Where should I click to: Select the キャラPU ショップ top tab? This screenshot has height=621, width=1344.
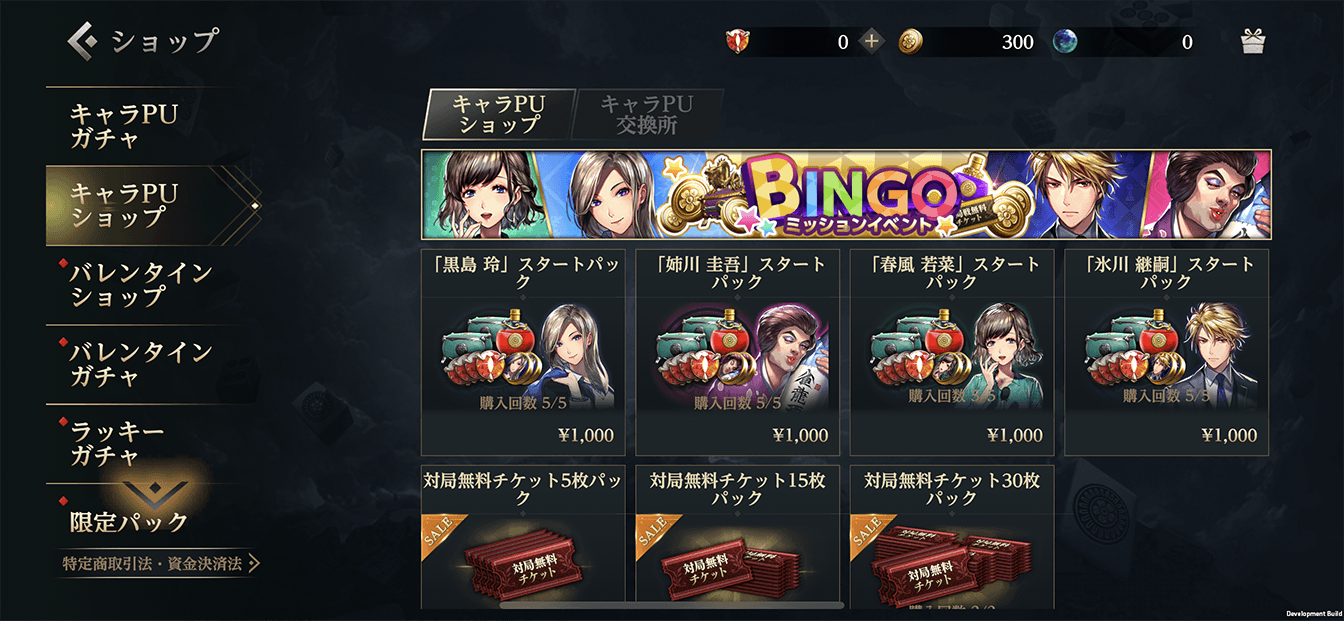(x=498, y=115)
